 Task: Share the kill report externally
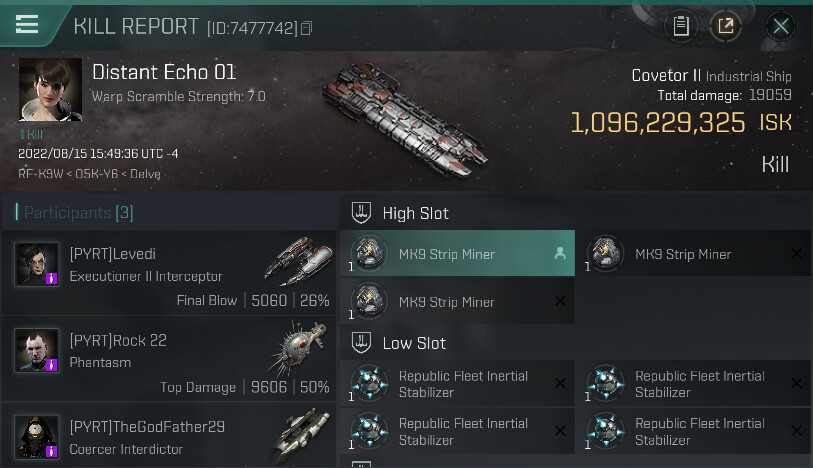pyautogui.click(x=726, y=27)
